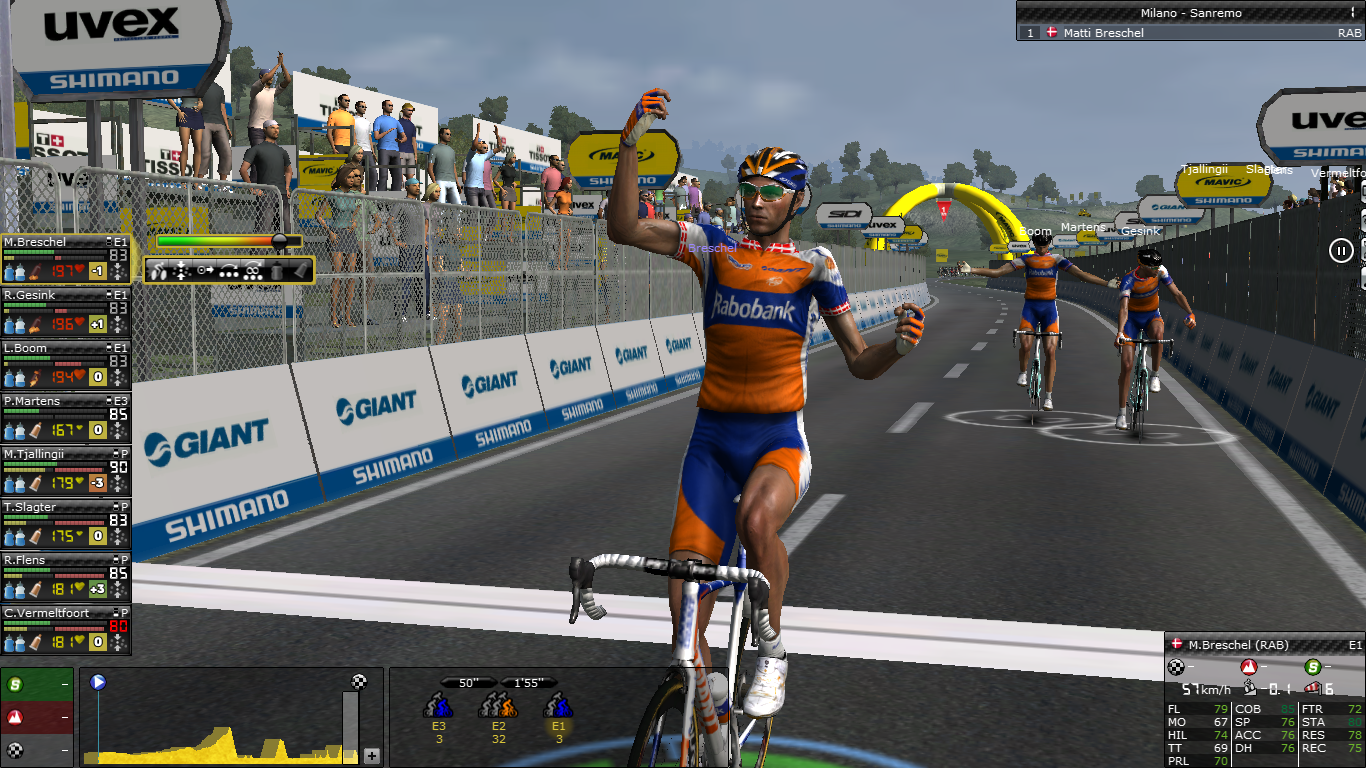
Task: Show the checkered finish classification row
Action: click(37, 750)
